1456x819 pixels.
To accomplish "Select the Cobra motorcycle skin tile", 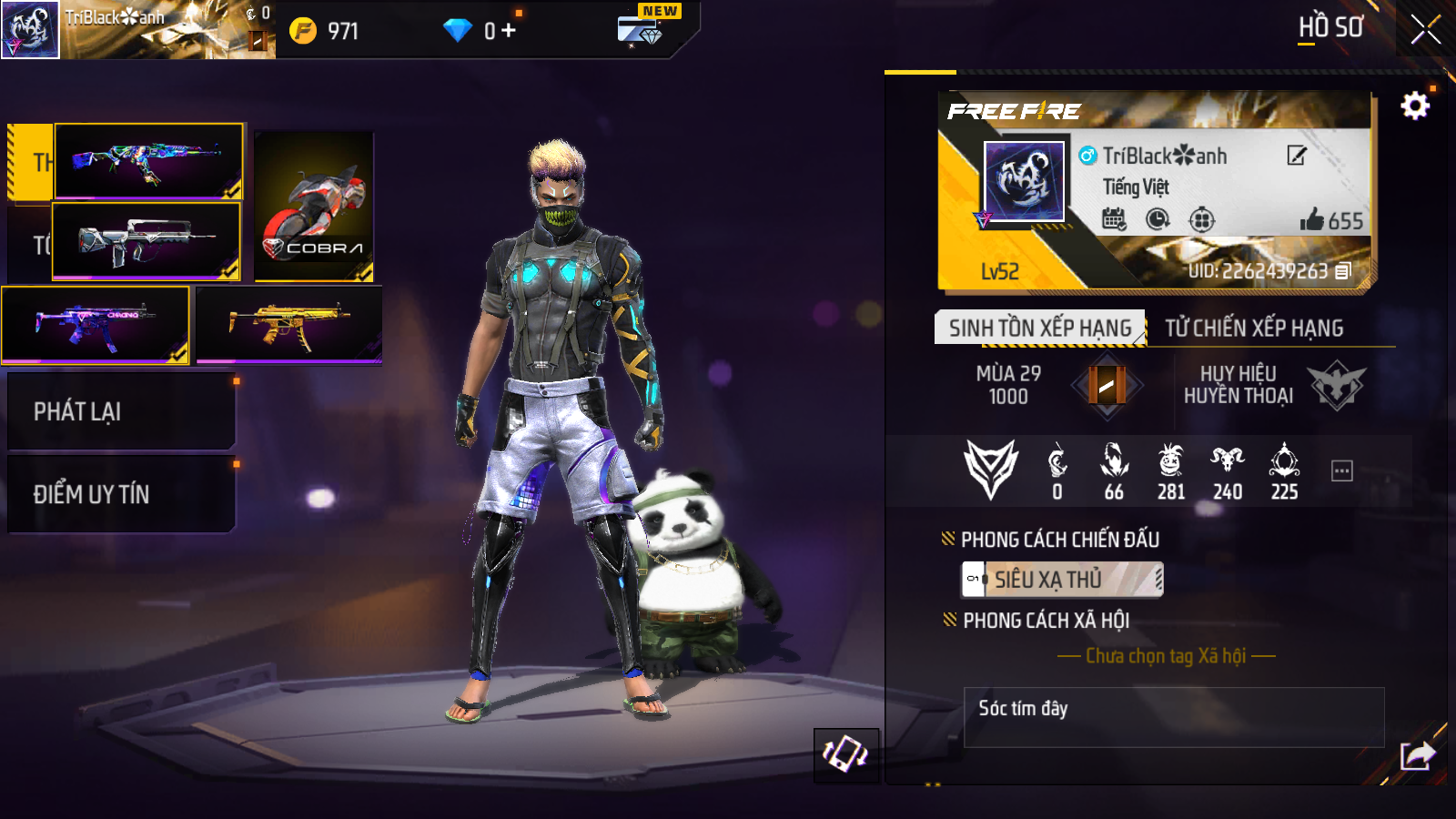I will [314, 207].
